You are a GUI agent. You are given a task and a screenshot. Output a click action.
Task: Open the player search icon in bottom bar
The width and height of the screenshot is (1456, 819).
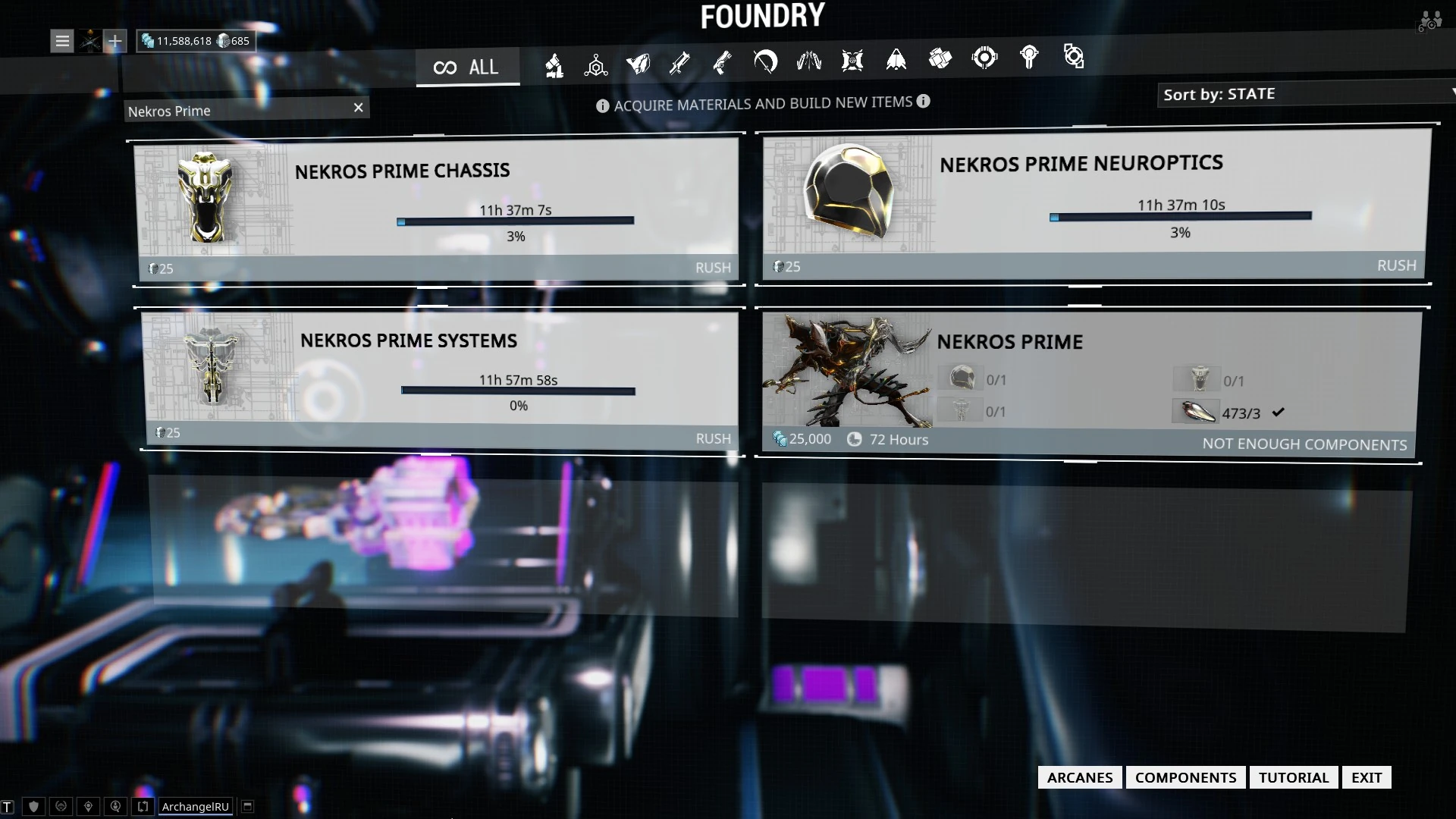115,806
